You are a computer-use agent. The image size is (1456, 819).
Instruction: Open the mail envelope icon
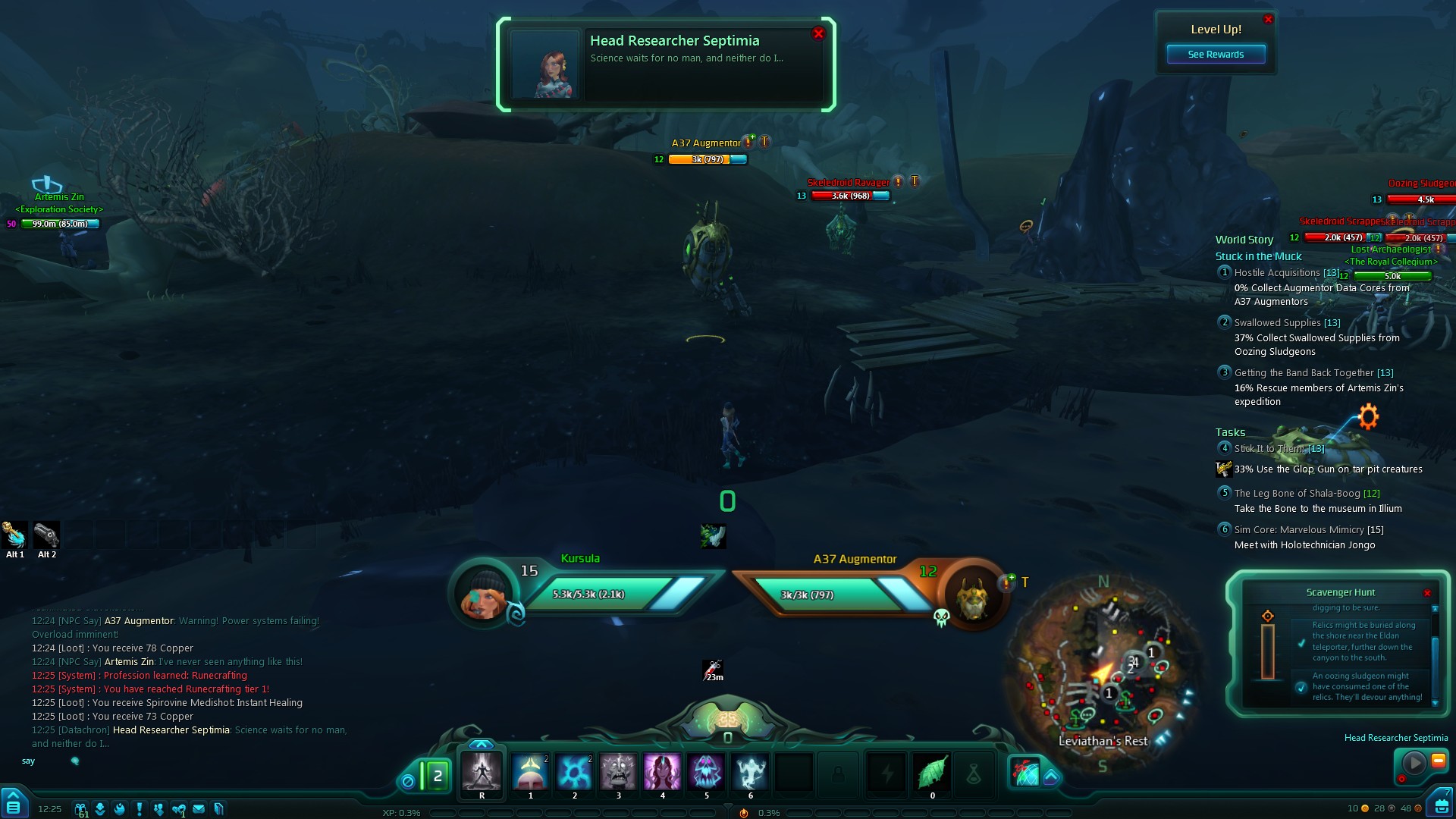[199, 809]
